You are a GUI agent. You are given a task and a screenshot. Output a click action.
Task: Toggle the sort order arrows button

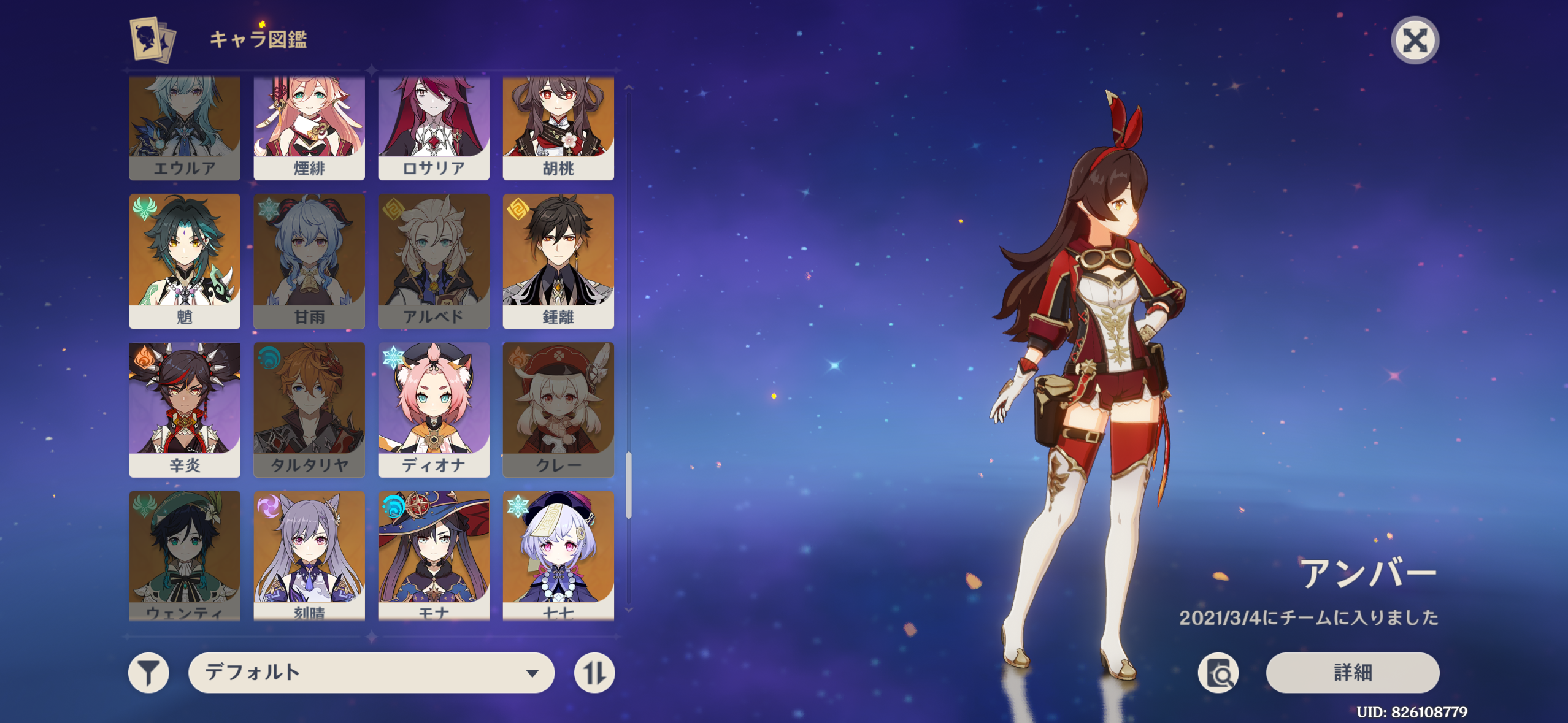pyautogui.click(x=594, y=673)
